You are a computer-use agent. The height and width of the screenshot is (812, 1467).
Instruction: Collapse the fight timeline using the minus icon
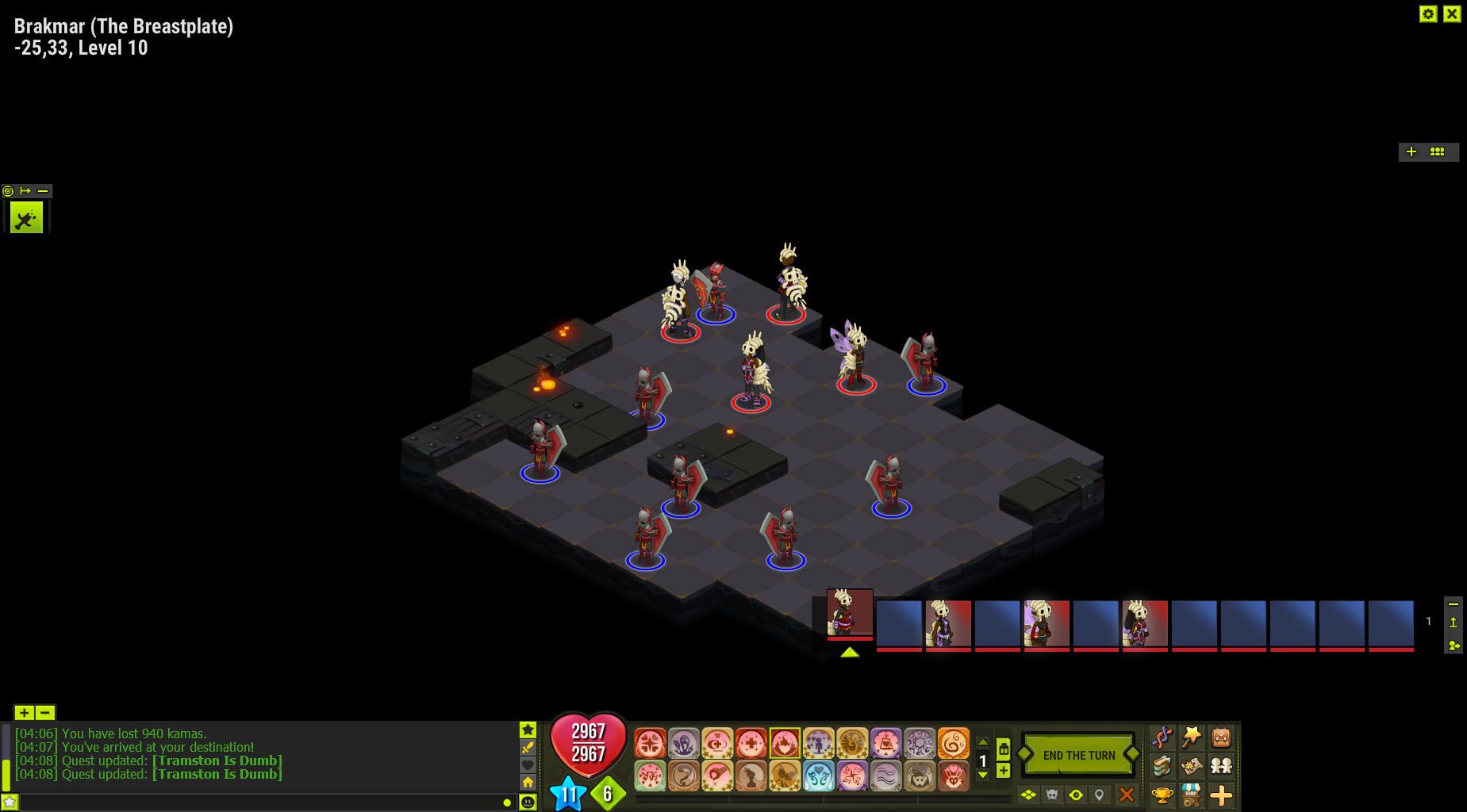[1453, 603]
